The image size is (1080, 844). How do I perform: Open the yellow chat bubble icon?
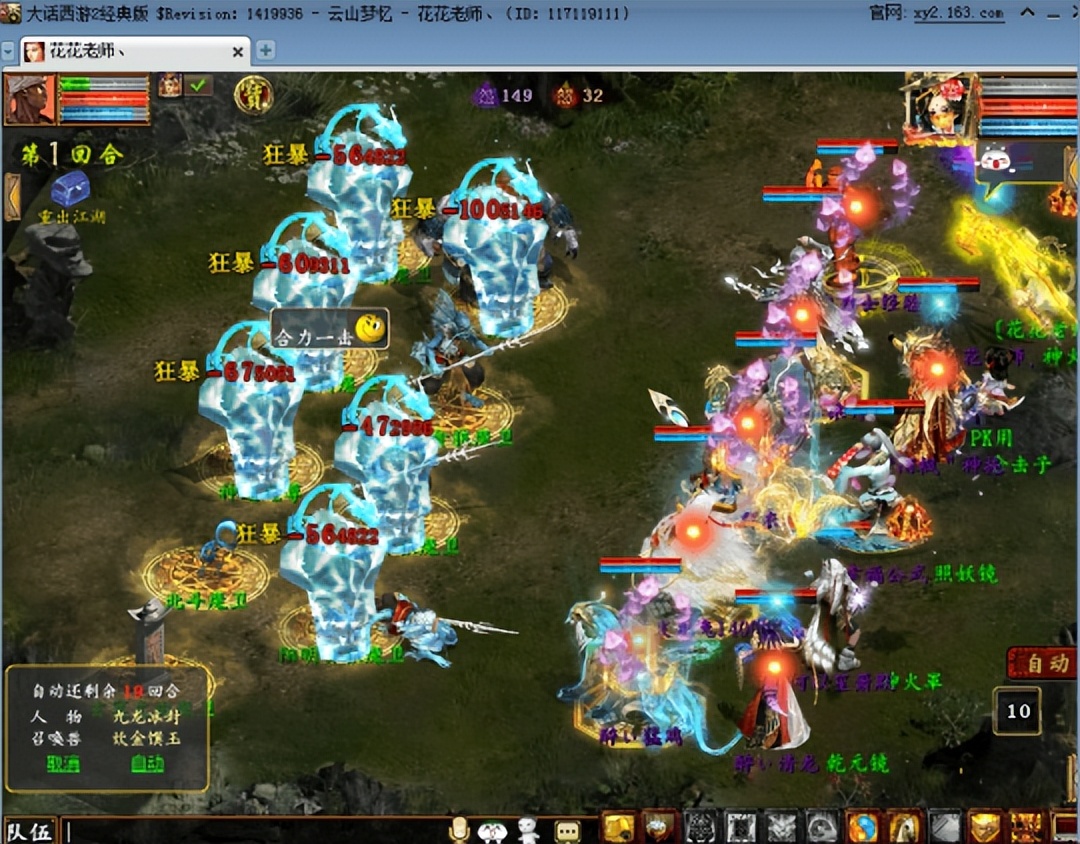[567, 831]
